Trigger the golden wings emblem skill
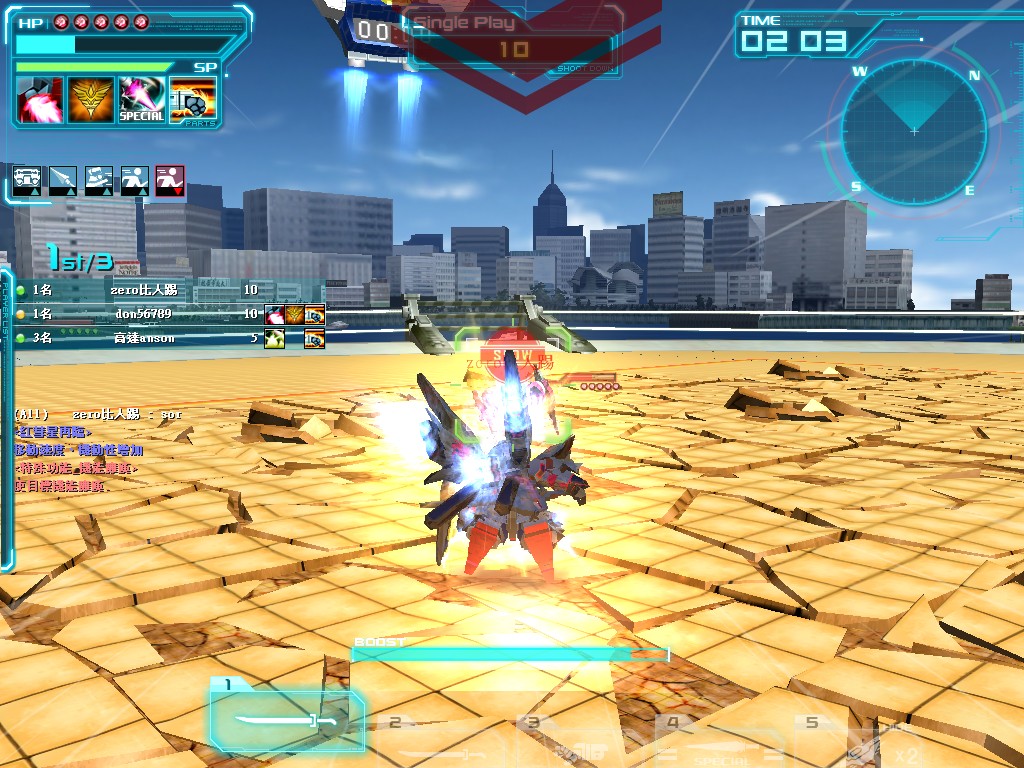 coord(90,100)
